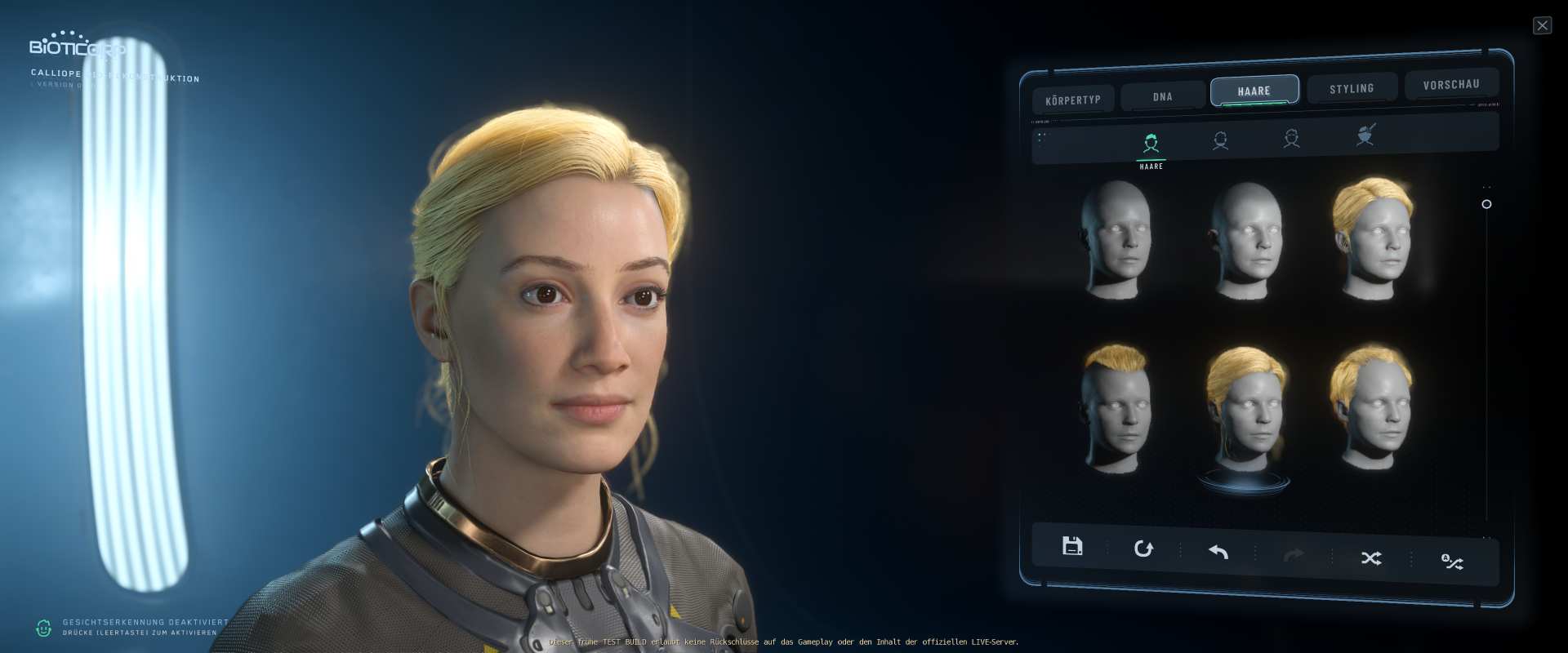
Task: Switch to the Körpertyp tab
Action: pos(1074,99)
